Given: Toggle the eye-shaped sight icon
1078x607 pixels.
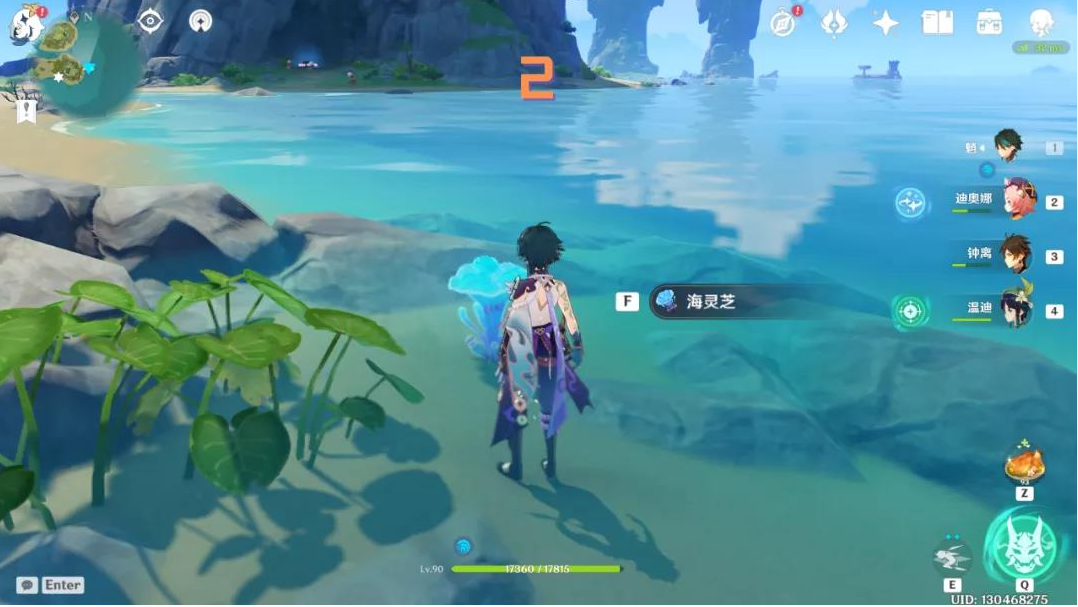Looking at the screenshot, I should coord(150,20).
